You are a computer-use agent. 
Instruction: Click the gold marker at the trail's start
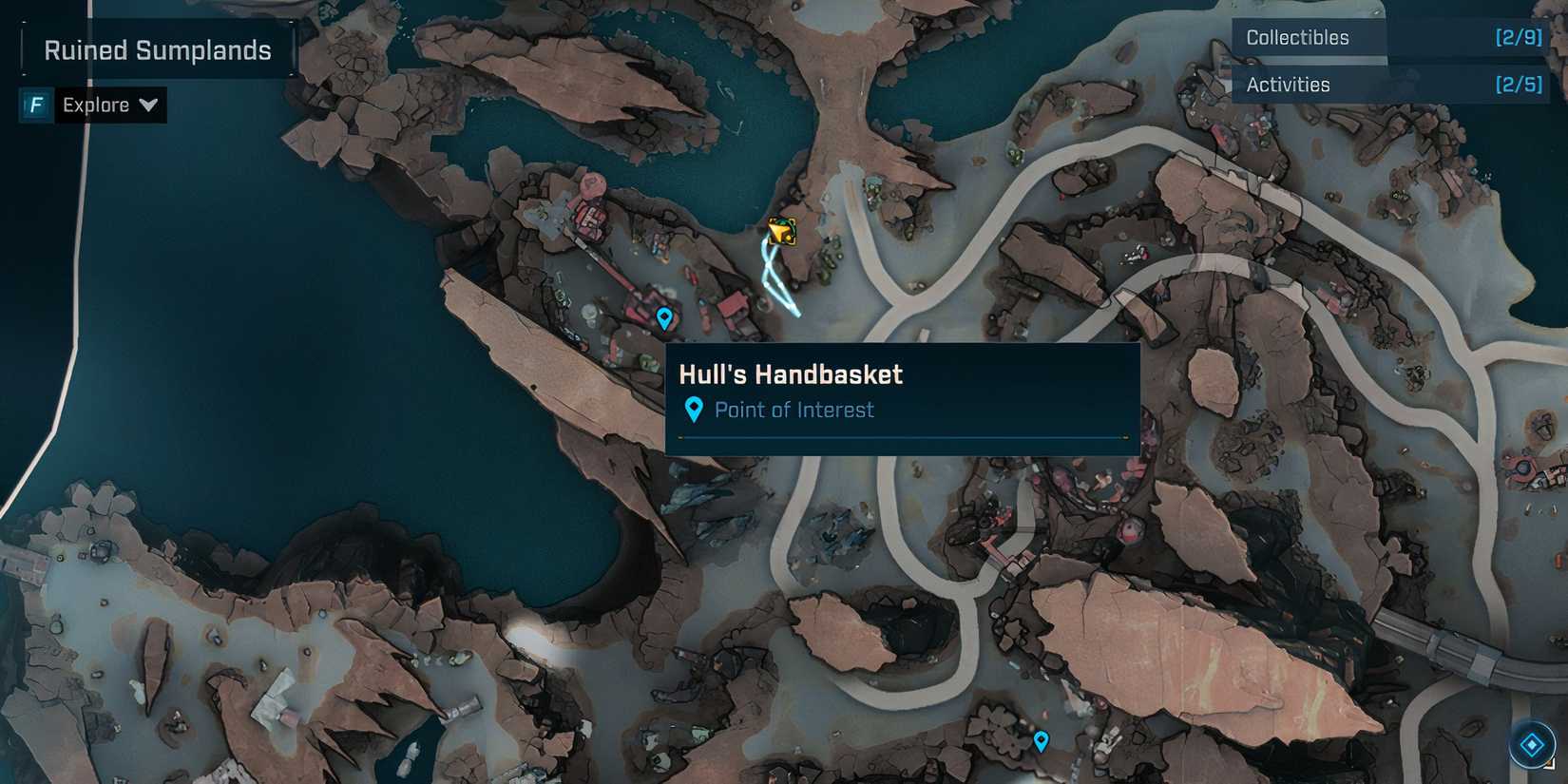[781, 231]
